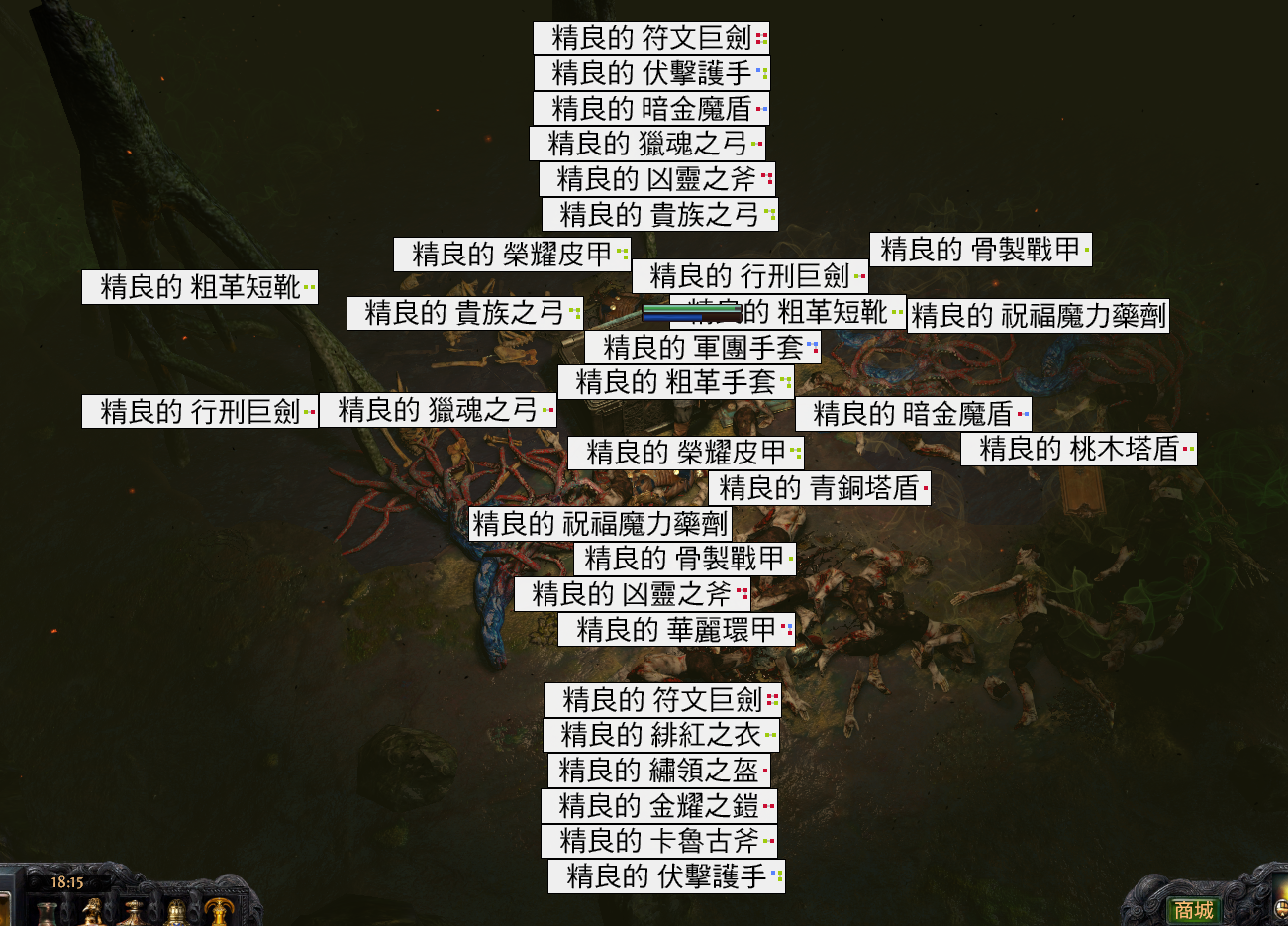Grab the 精良的 青銅塔盾 label
1288x926 pixels.
[x=820, y=488]
